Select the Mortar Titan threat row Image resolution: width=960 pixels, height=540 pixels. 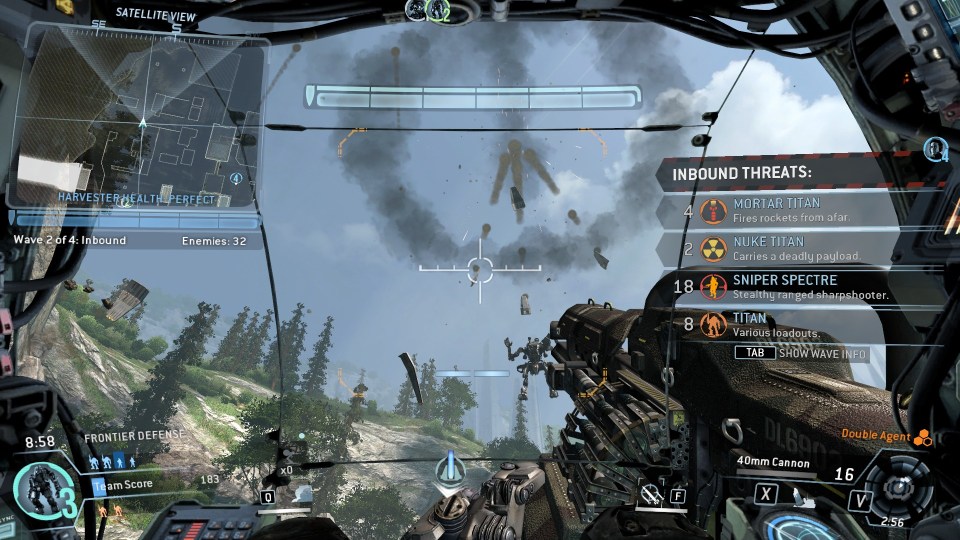800,211
